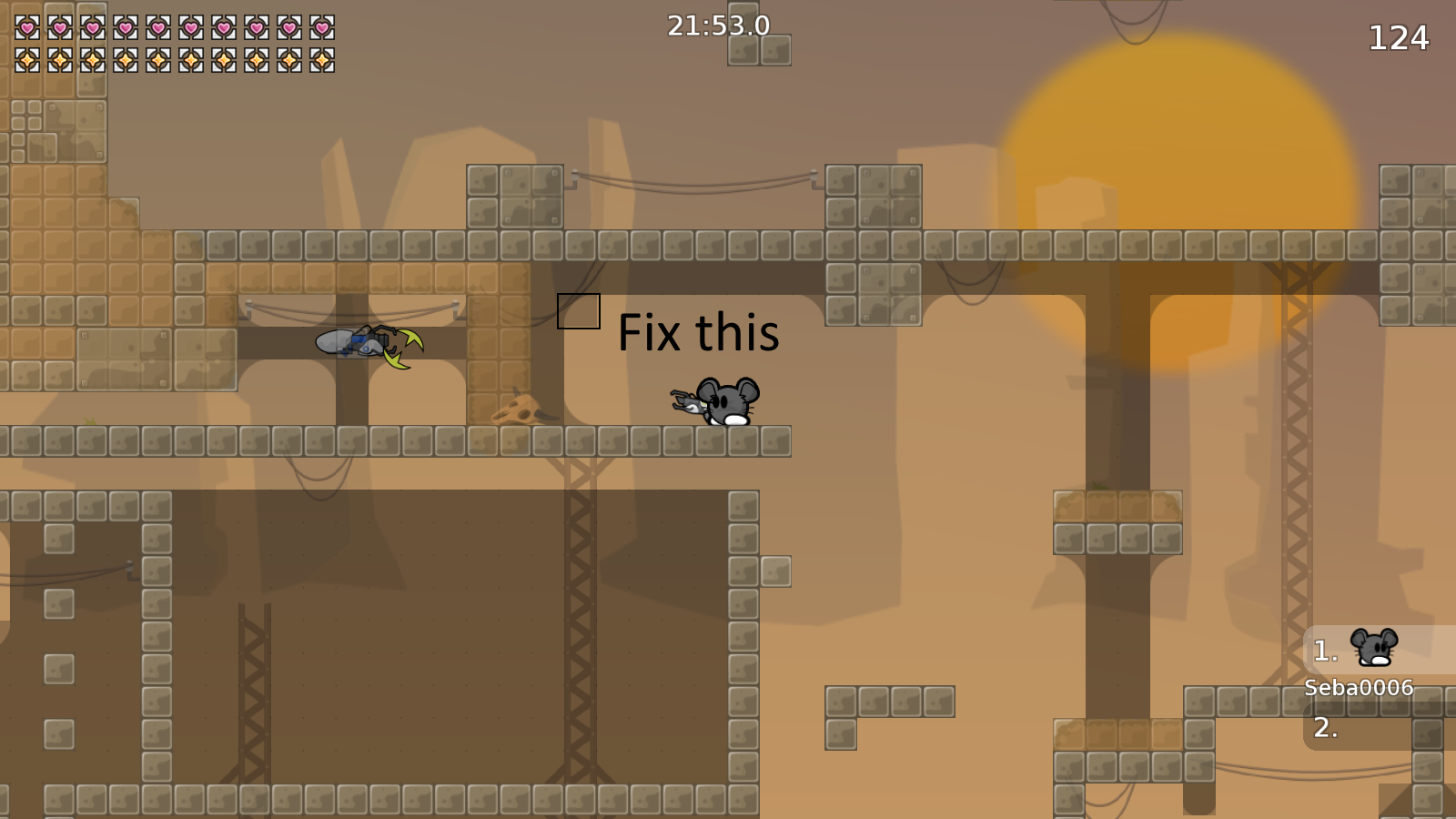Select the rightmost star icon

(324, 62)
